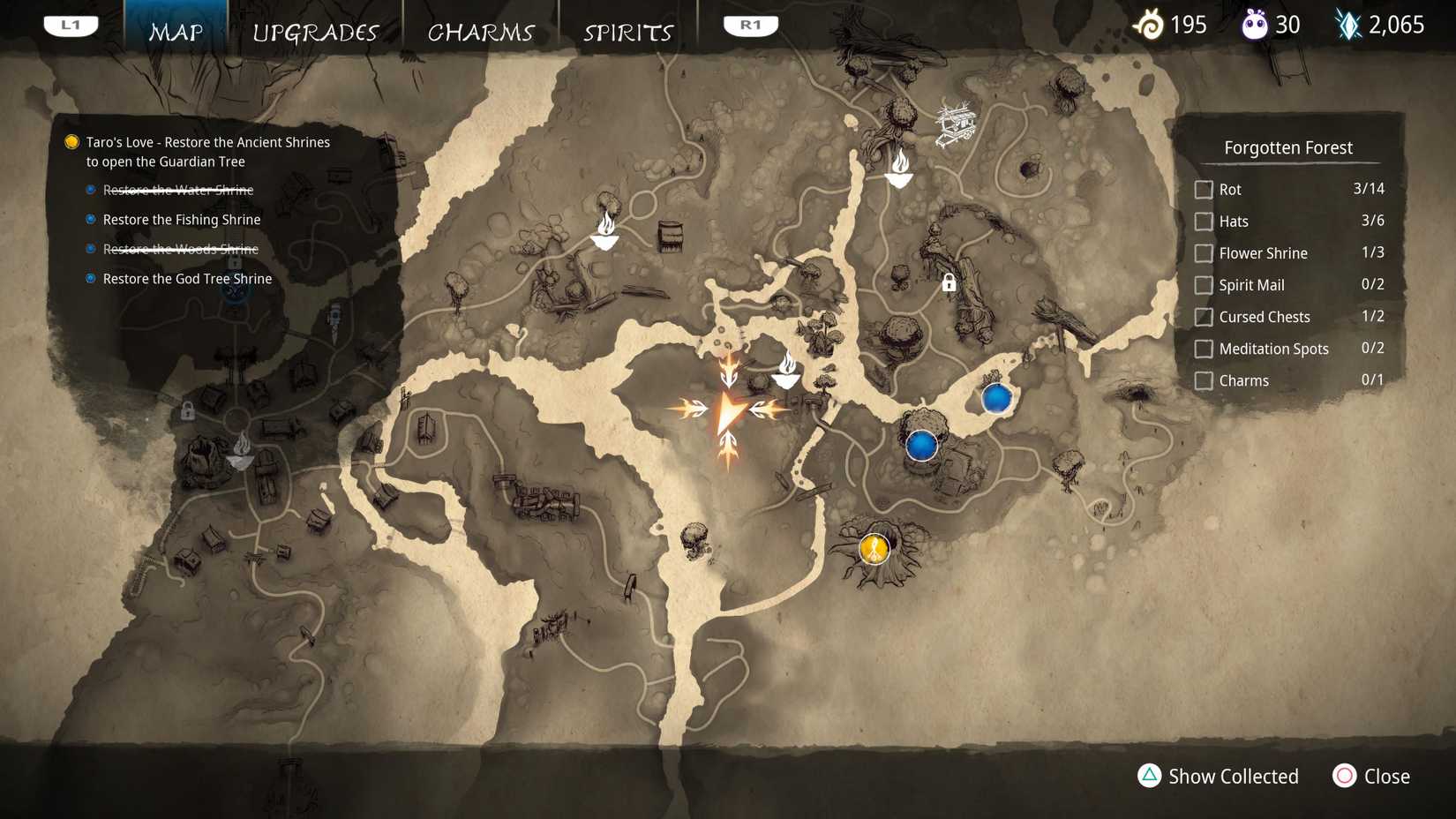Check the Cursed Chests box
Screen dimensions: 1456x819
click(x=1204, y=316)
